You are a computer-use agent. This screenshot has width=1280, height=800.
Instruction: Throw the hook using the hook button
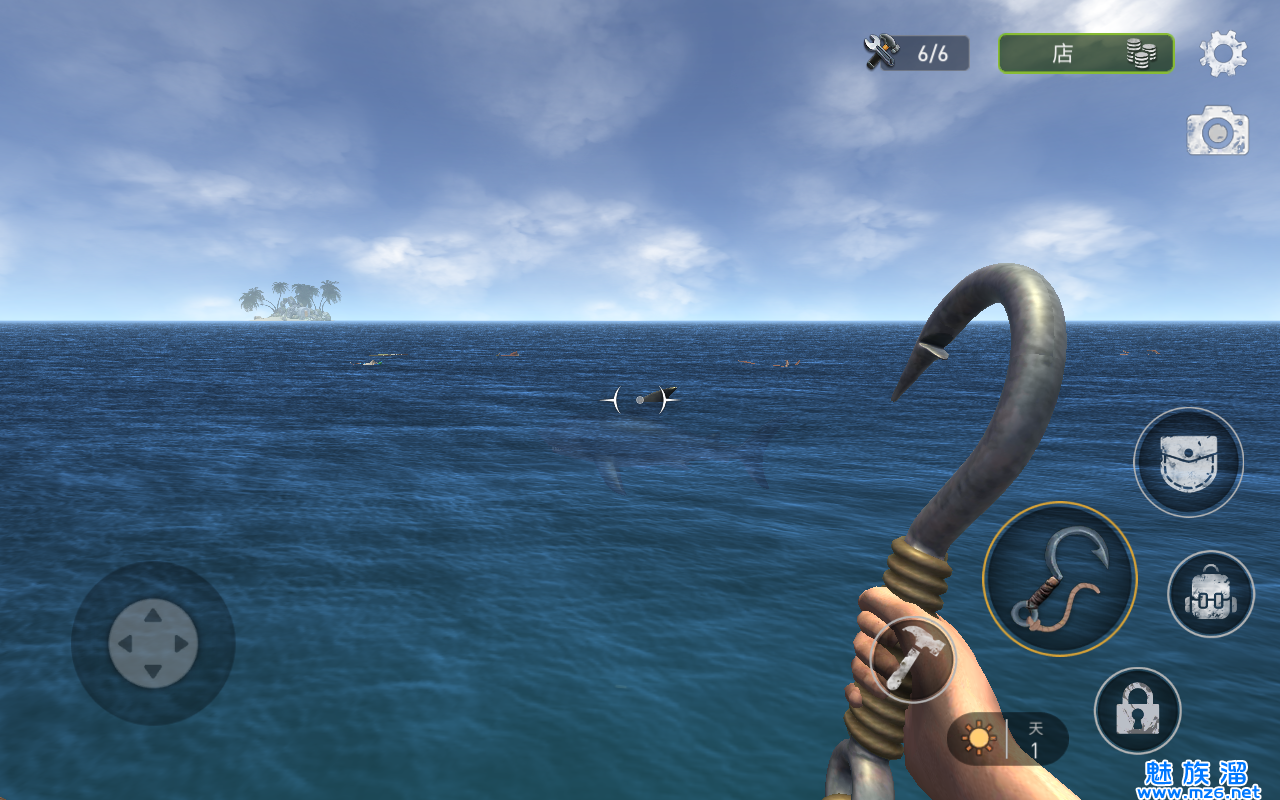click(1059, 579)
